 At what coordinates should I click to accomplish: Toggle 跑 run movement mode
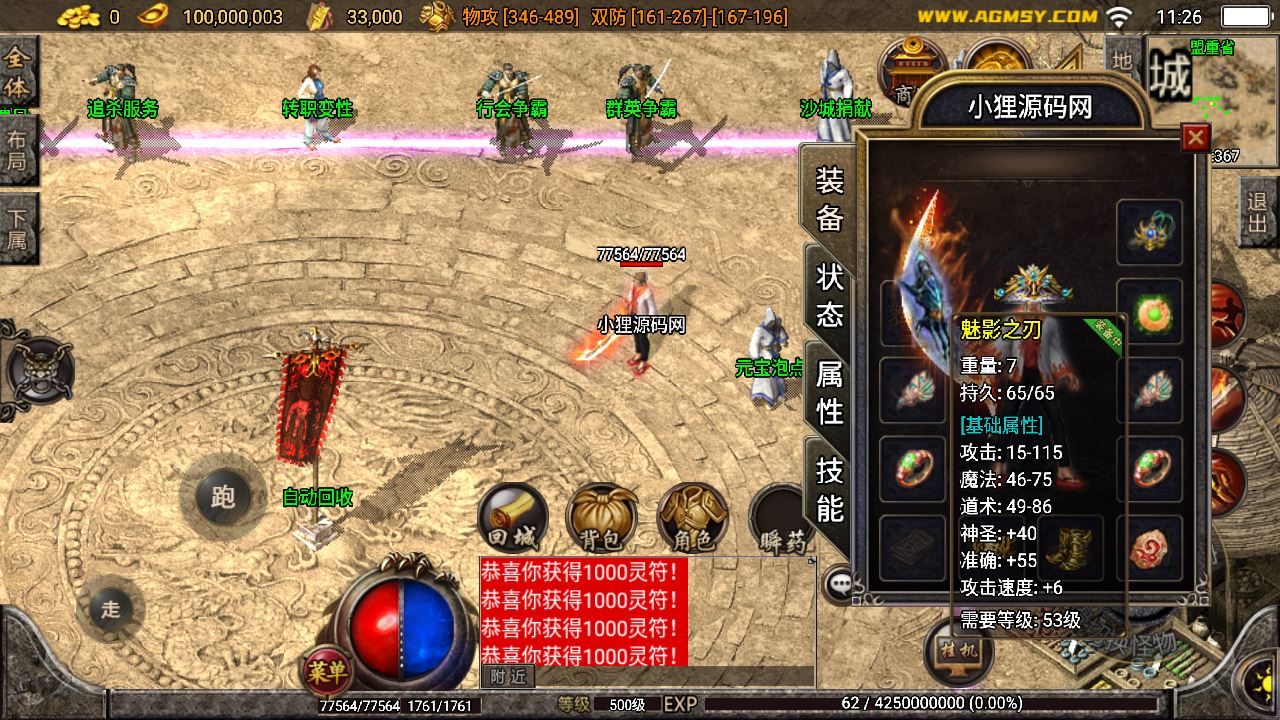[x=223, y=497]
